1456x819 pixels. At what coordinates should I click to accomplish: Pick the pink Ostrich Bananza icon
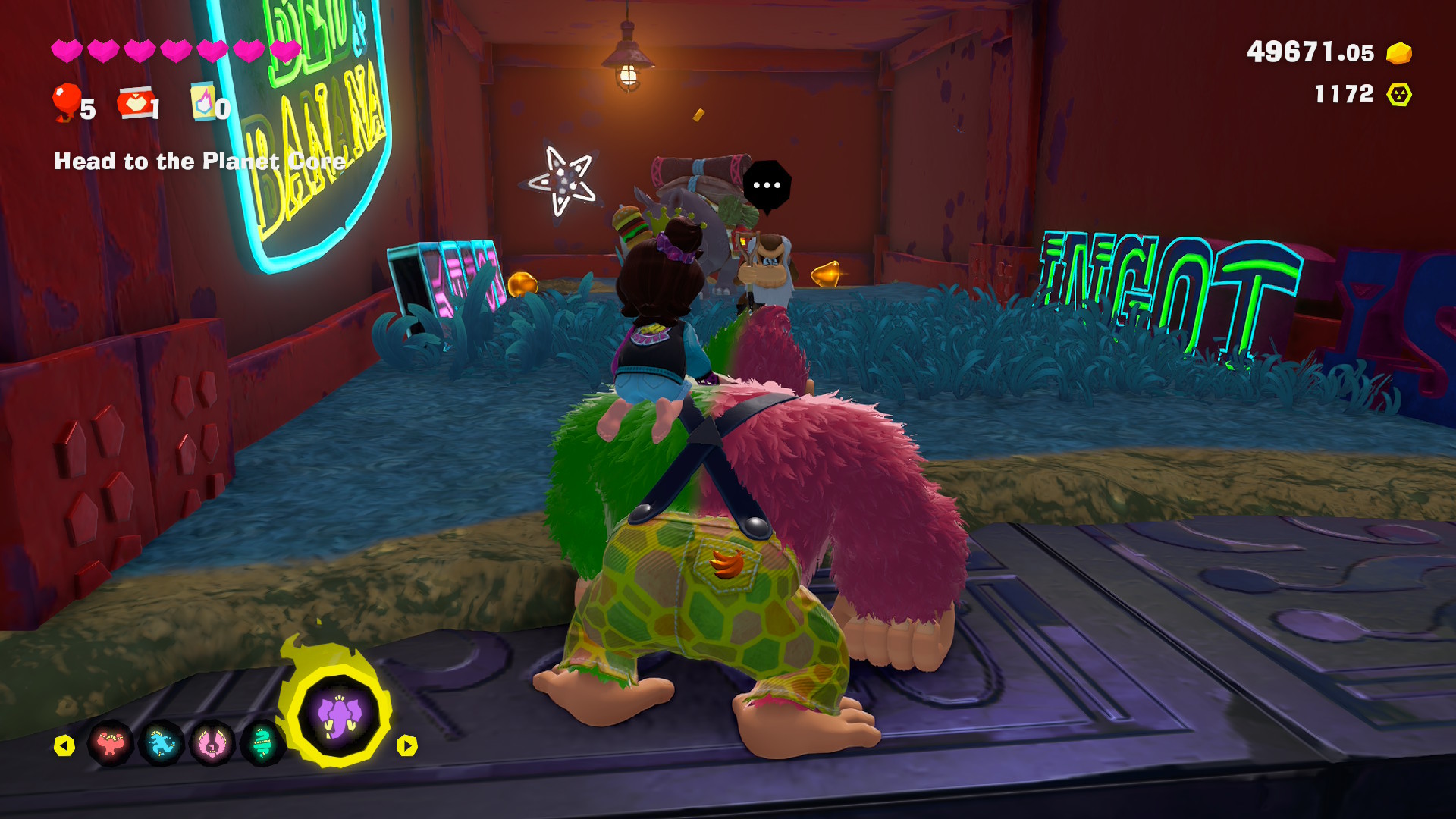point(212,745)
